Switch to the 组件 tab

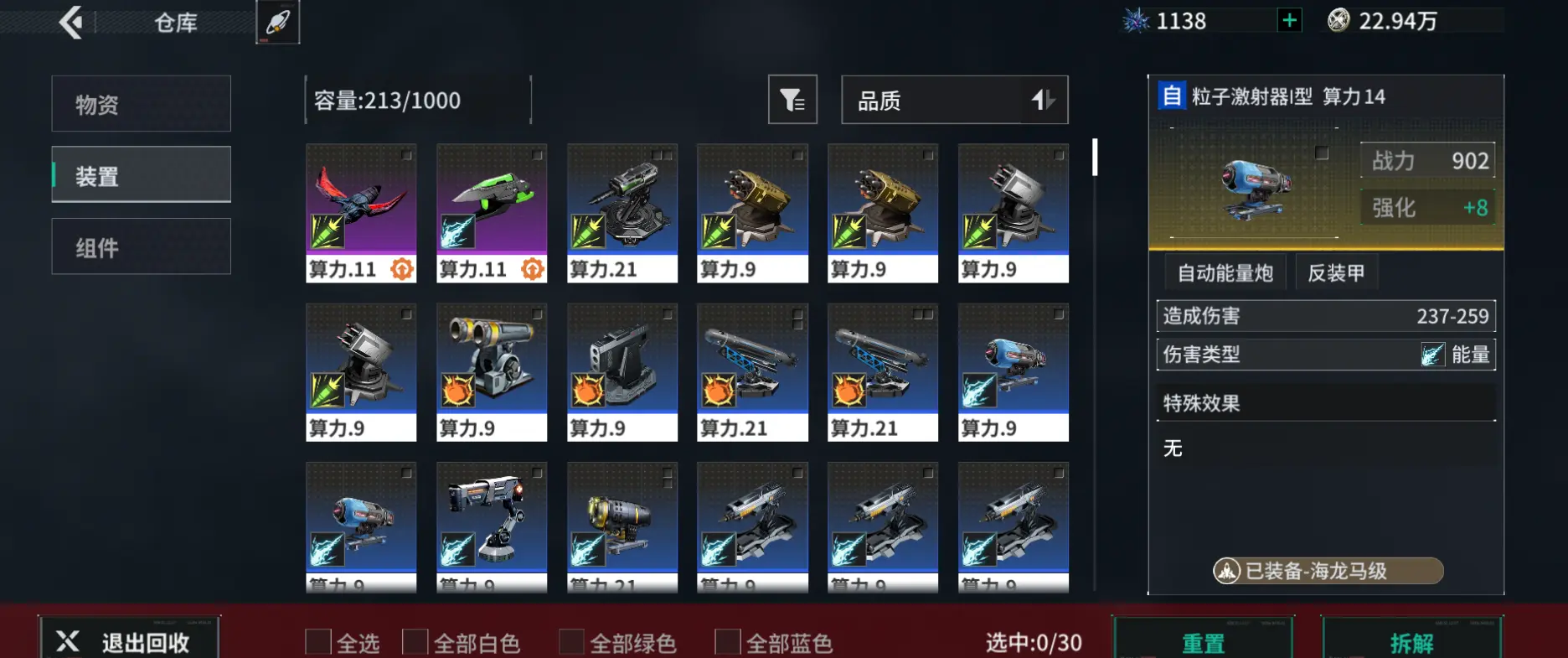tap(140, 246)
